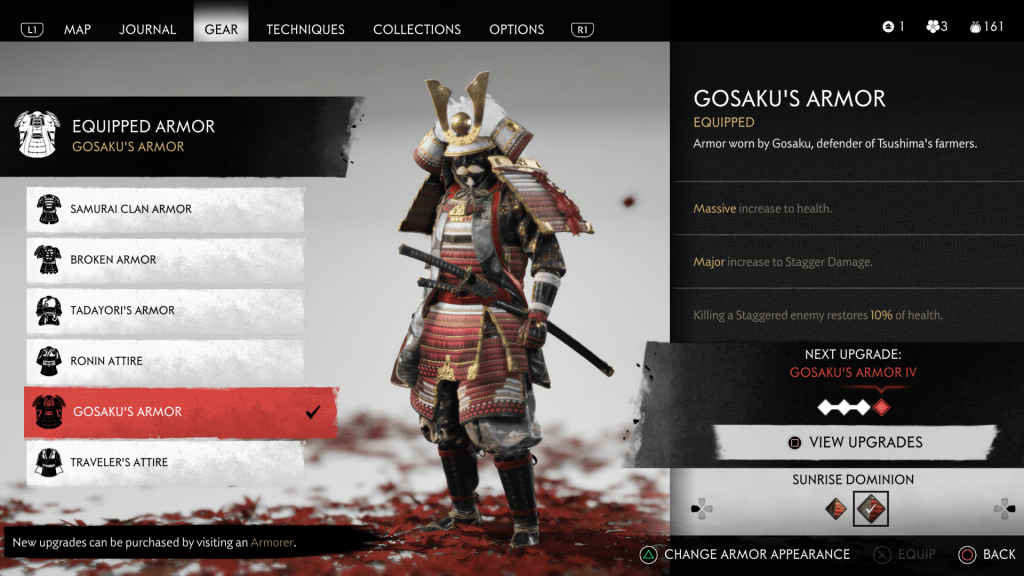The width and height of the screenshot is (1024, 576).
Task: Click the highlighted Gosaku's Armor entry
Action: pyautogui.click(x=180, y=412)
